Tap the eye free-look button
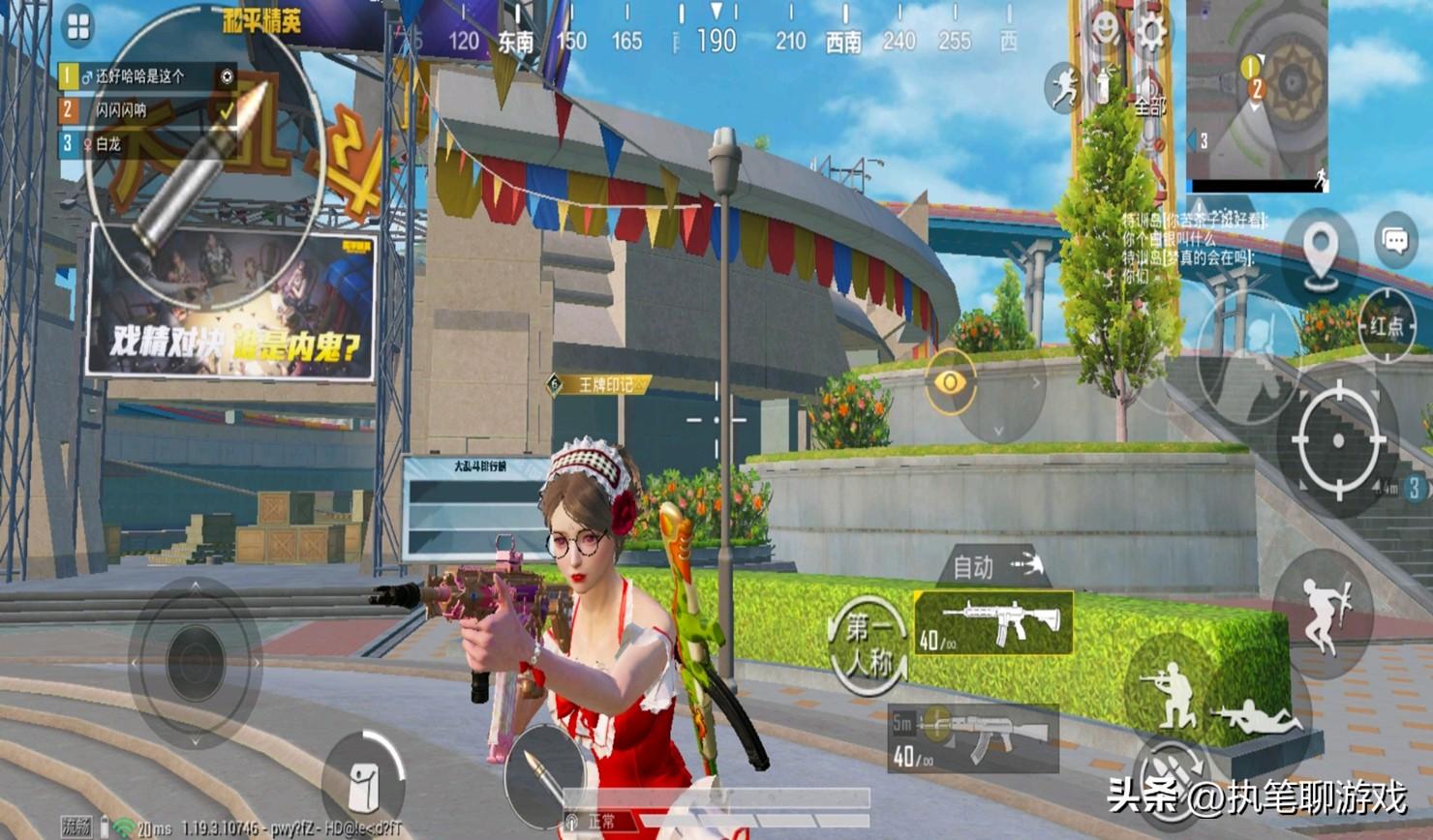The image size is (1433, 840). coord(950,383)
